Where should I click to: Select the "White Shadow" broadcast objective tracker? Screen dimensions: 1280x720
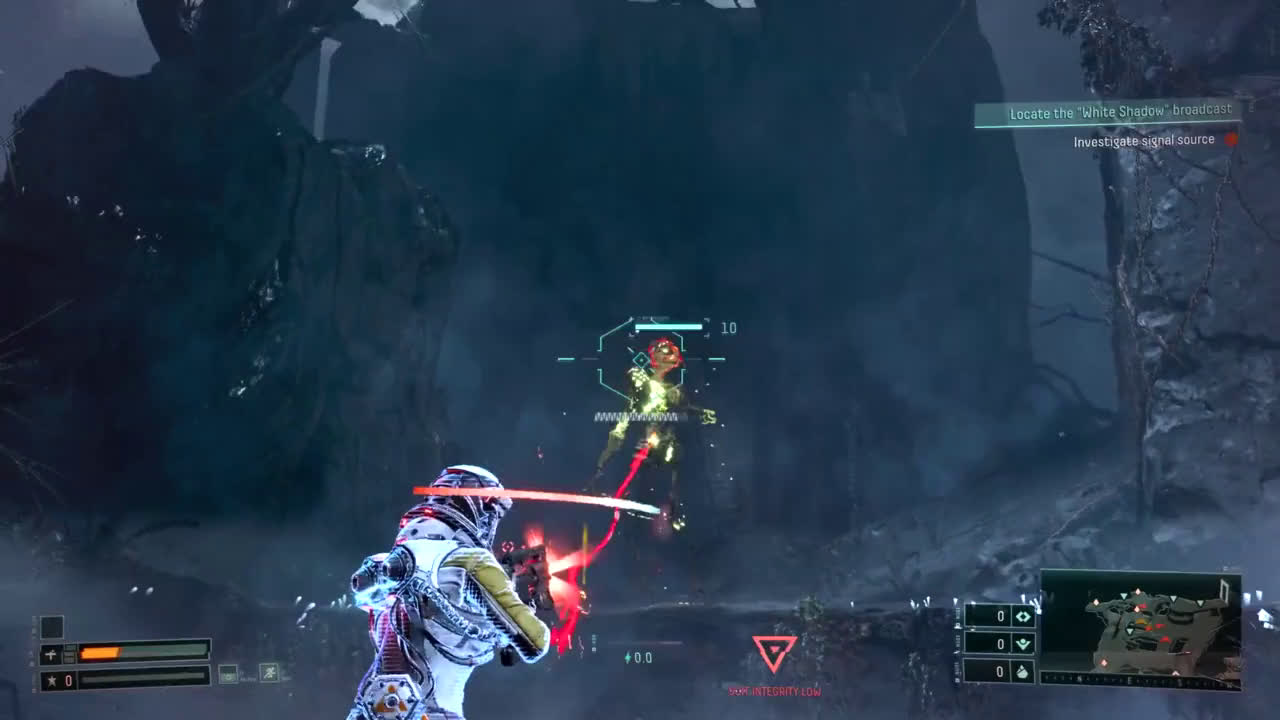tap(1107, 113)
